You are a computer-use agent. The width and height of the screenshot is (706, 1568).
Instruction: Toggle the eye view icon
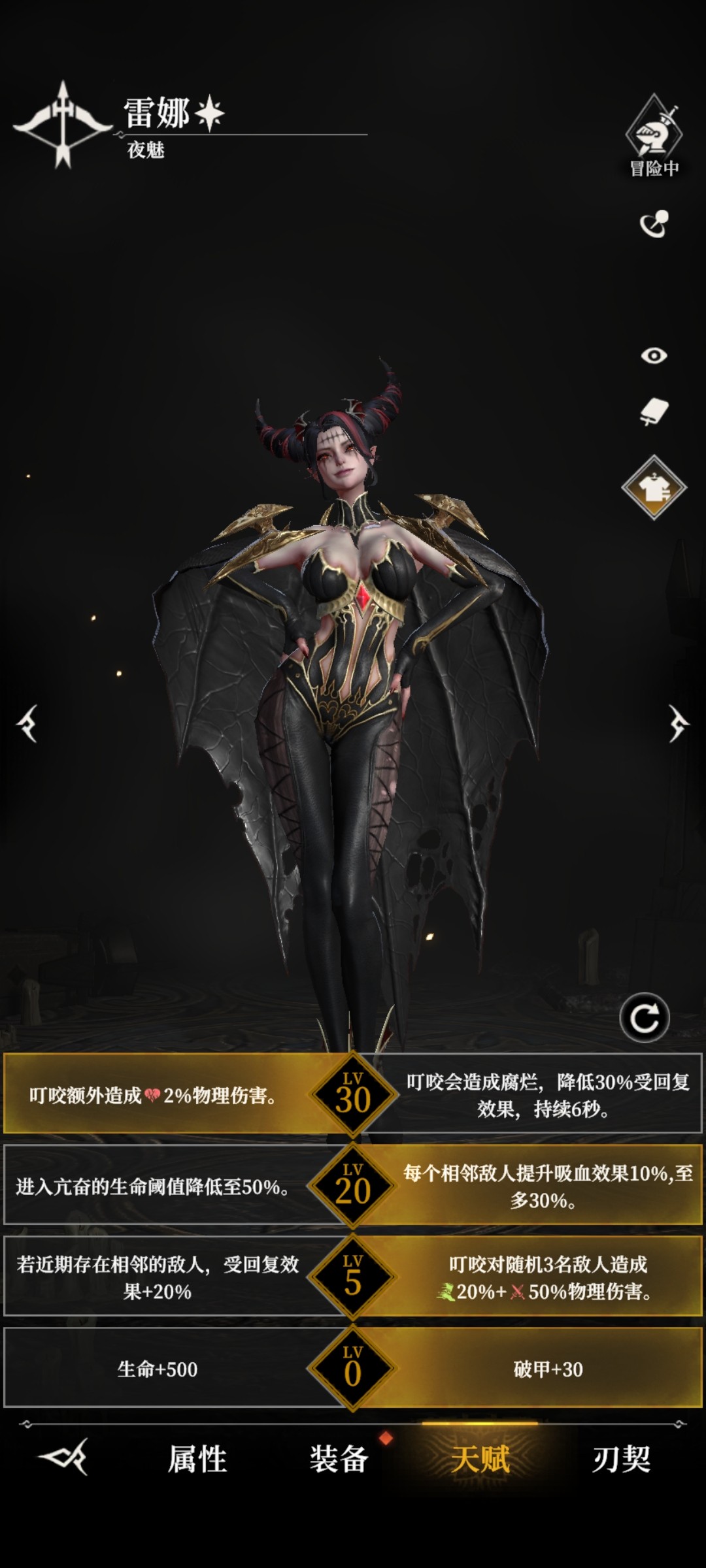point(654,355)
